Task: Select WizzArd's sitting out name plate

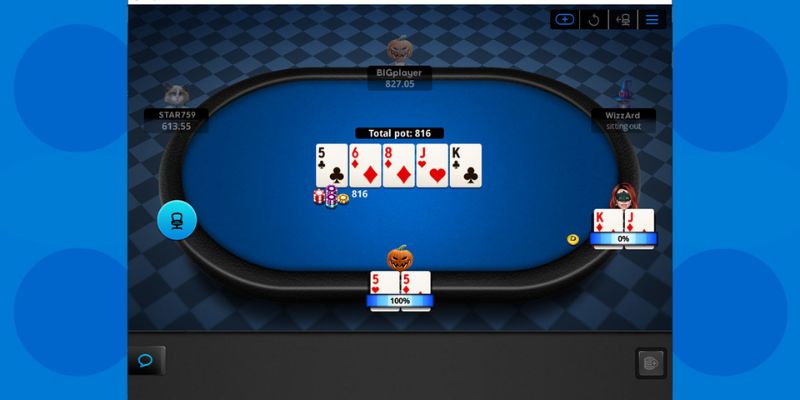Action: click(x=623, y=120)
